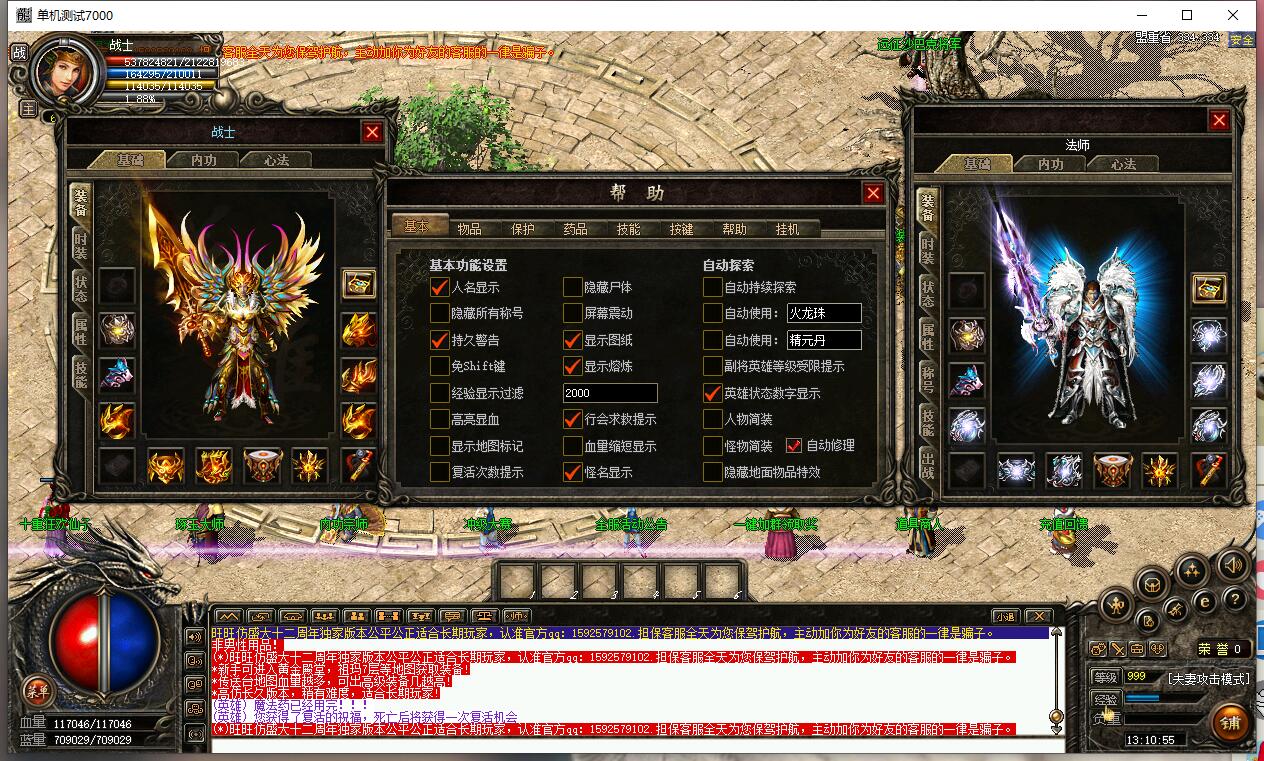
Task: Toggle the 人名显示 checkbox
Action: point(440,287)
